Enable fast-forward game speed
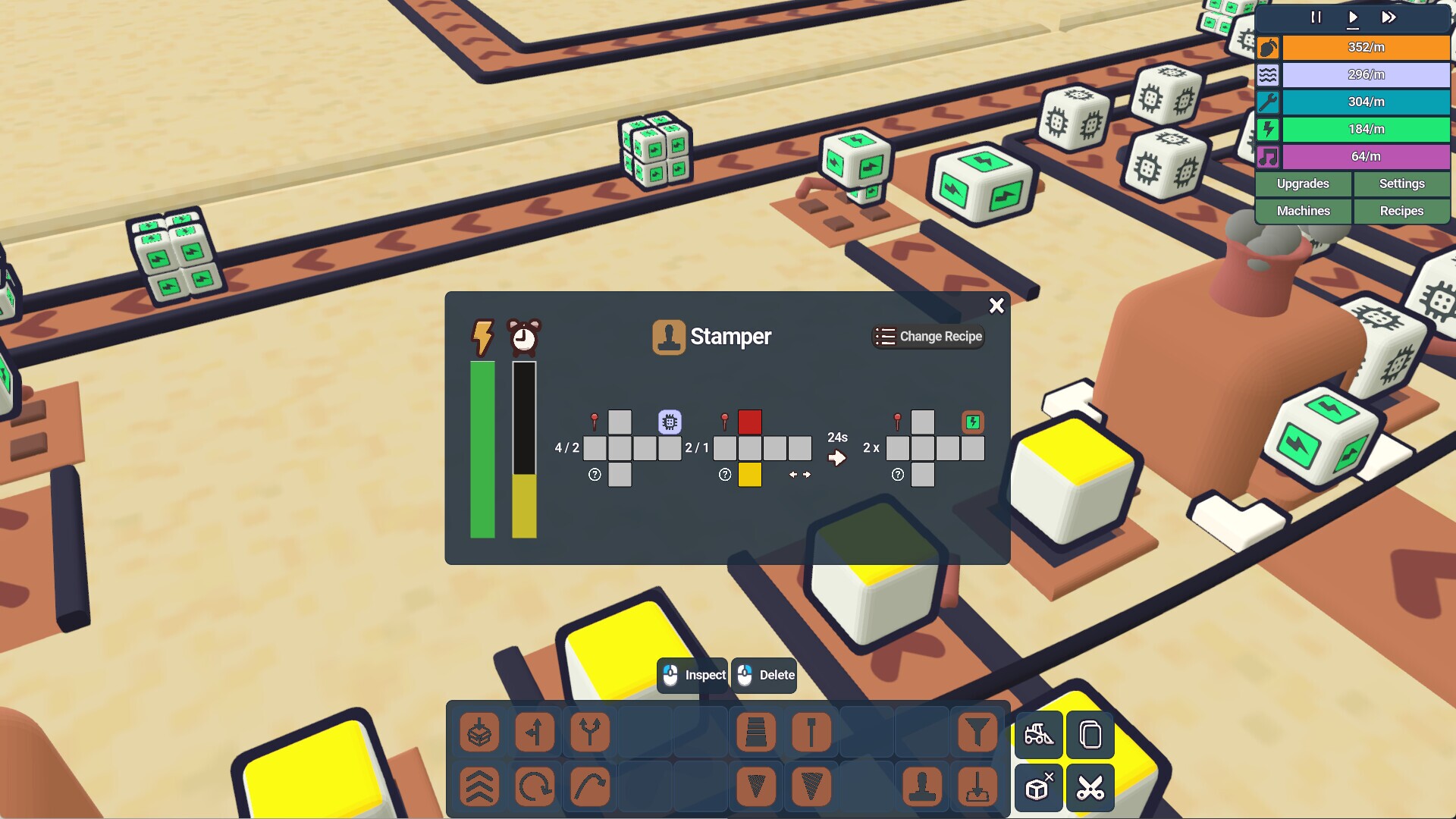Viewport: 1456px width, 819px height. pos(1389,17)
